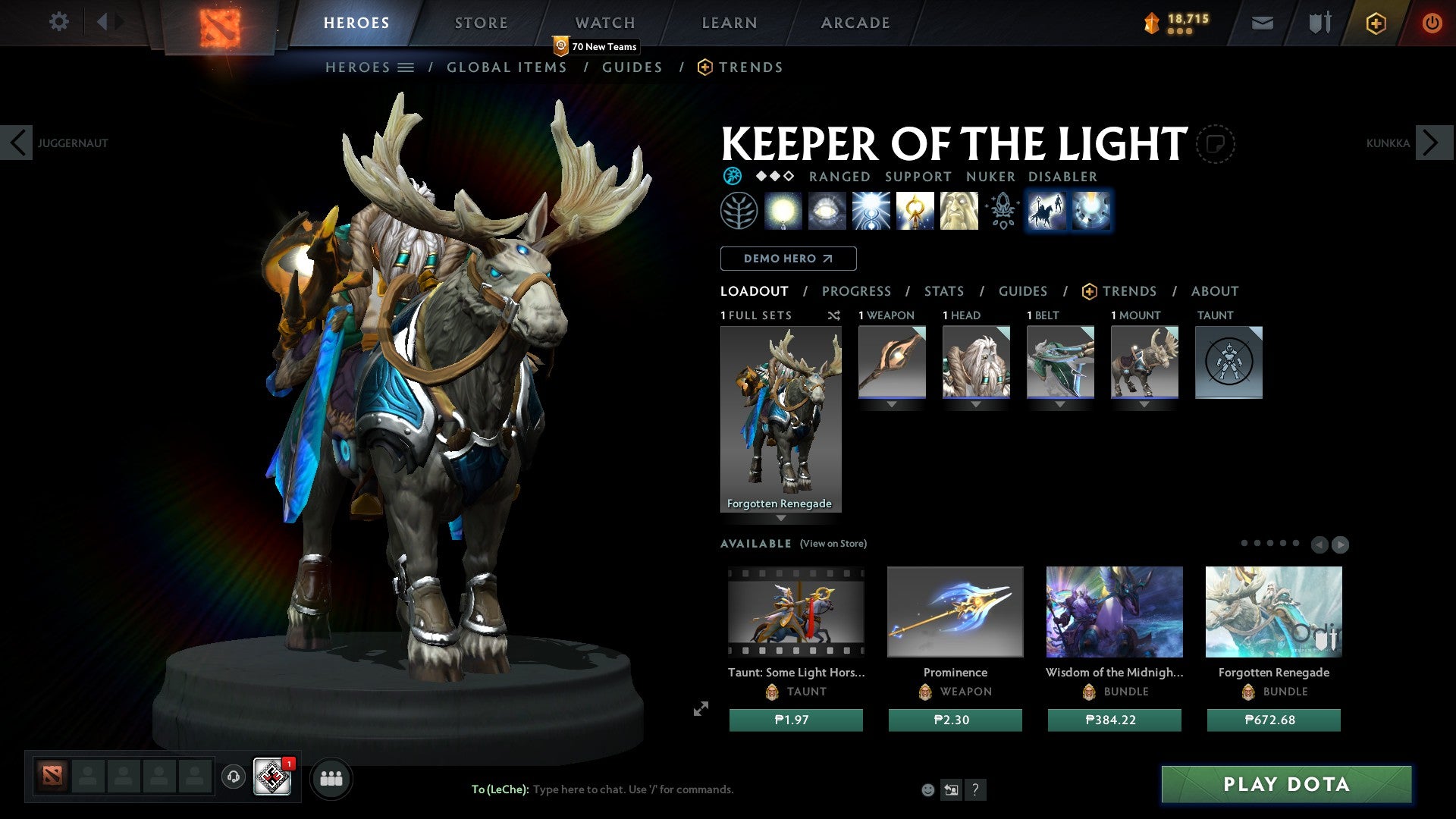Screen dimensions: 1456x819
Task: Open the Arcade menu item
Action: [855, 22]
